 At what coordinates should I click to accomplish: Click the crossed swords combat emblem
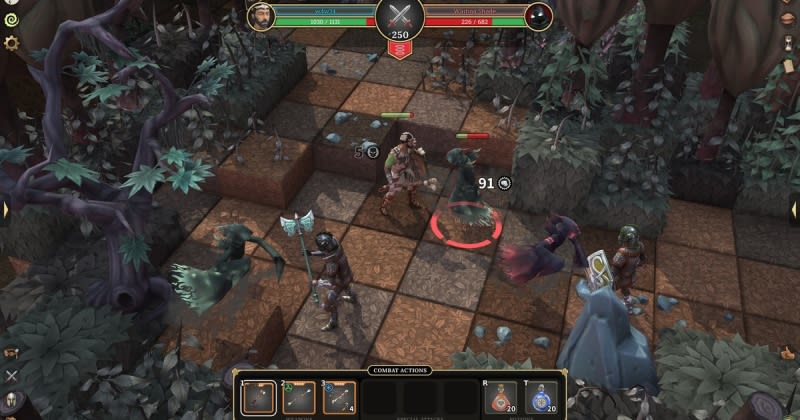tap(399, 16)
